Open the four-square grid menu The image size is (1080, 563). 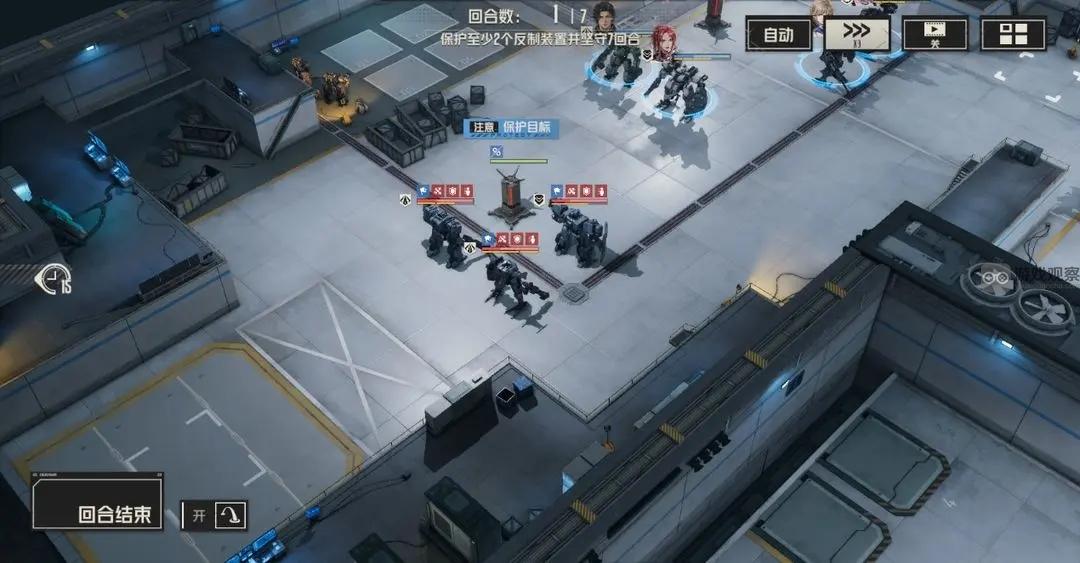pyautogui.click(x=1013, y=34)
